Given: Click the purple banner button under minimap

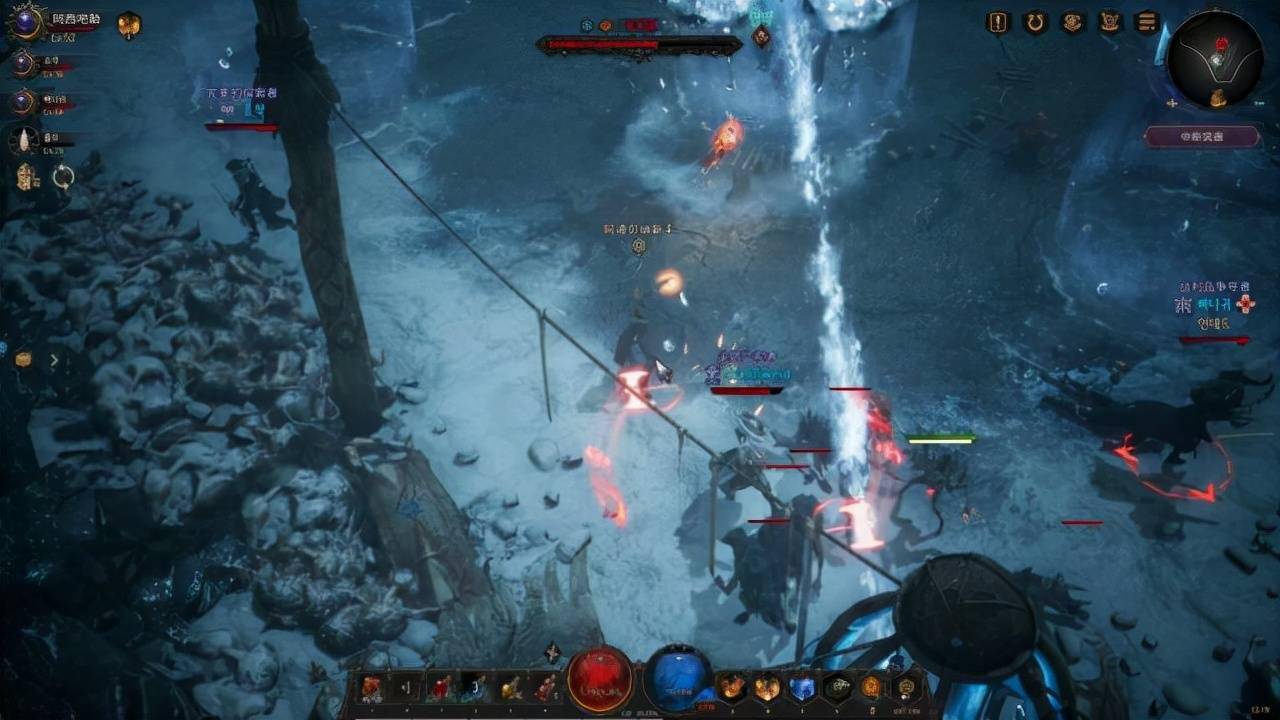Looking at the screenshot, I should click(1201, 136).
